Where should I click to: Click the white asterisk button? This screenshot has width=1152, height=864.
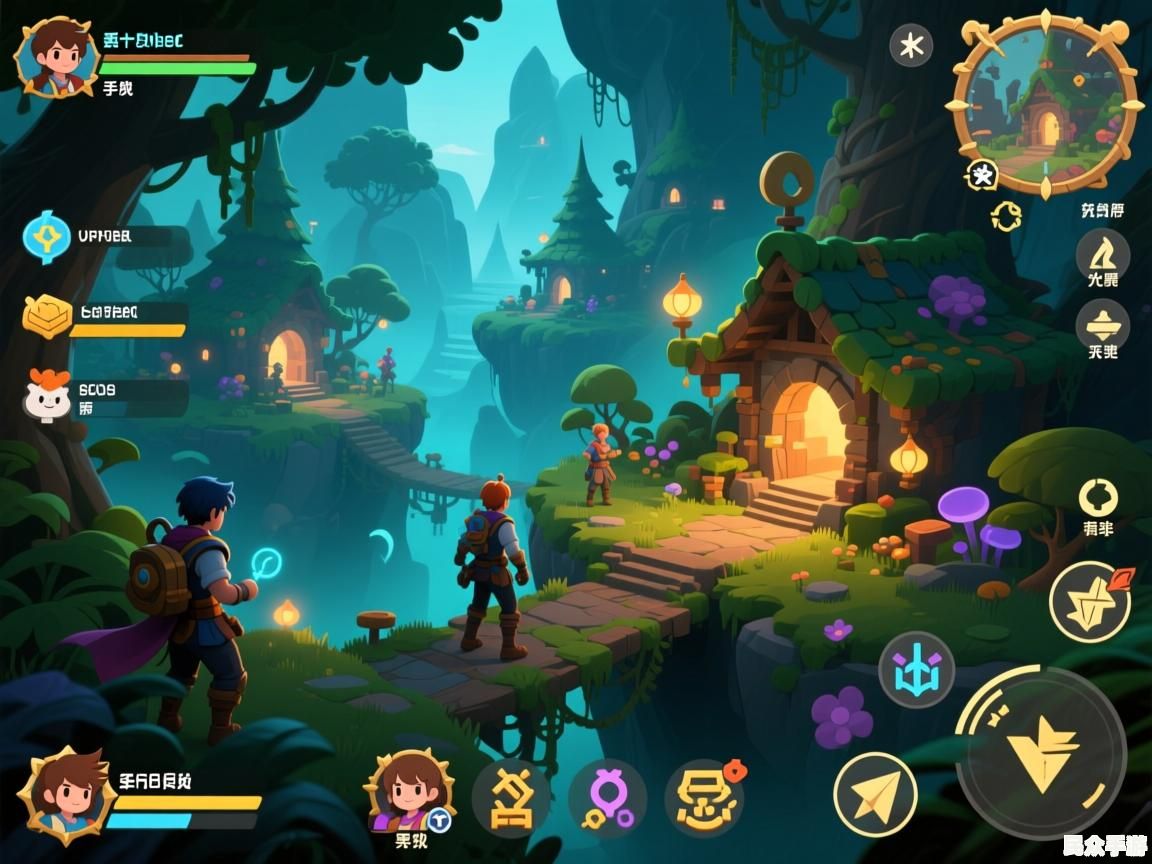pyautogui.click(x=911, y=45)
